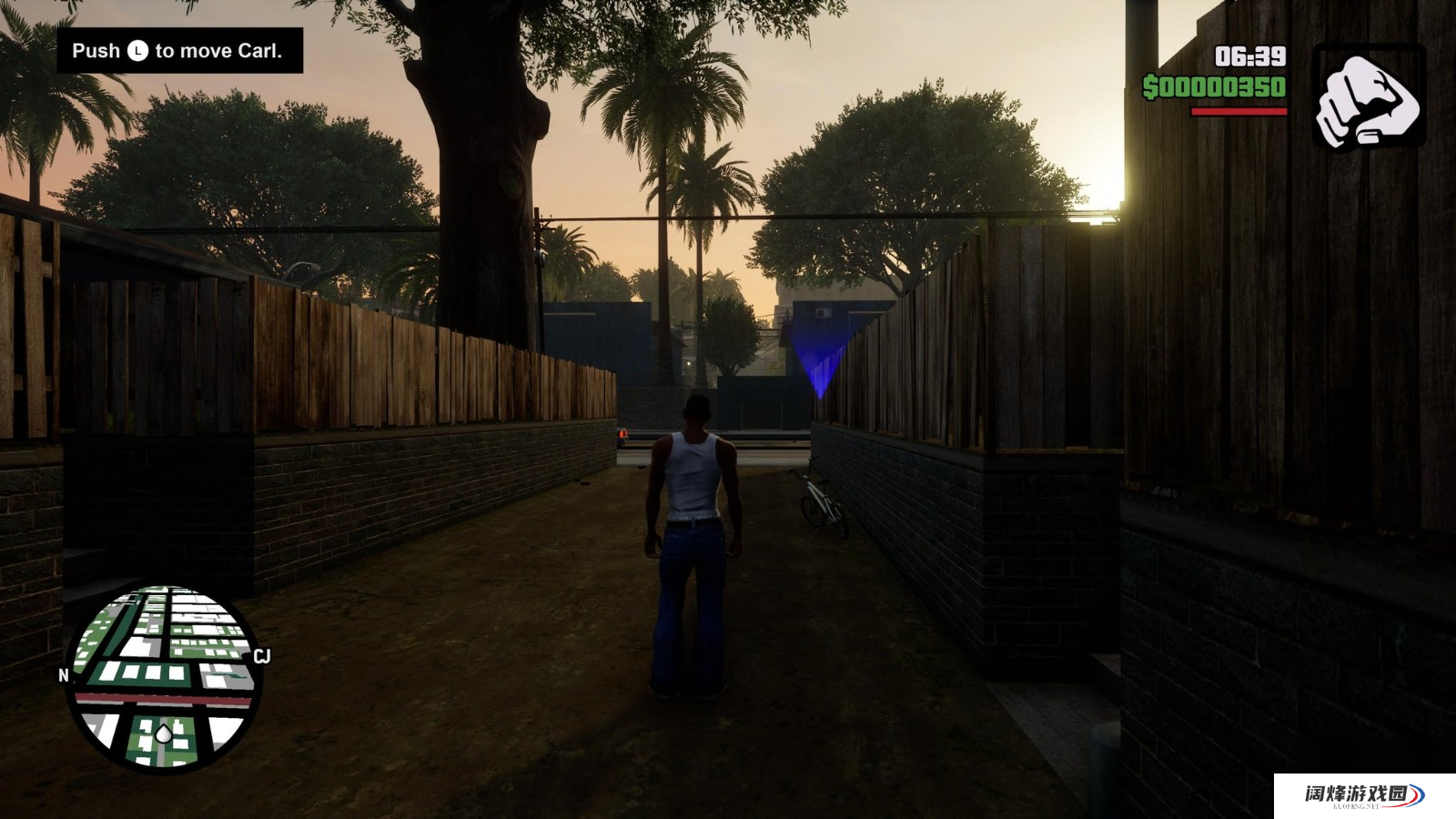Click the teardrop save marker on the minimap
Image resolution: width=1456 pixels, height=819 pixels.
point(165,732)
